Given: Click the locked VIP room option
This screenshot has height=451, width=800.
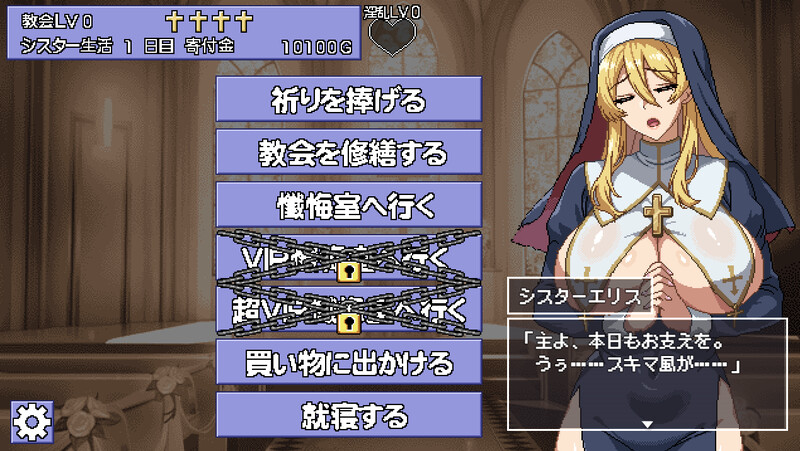Looking at the screenshot, I should (348, 259).
